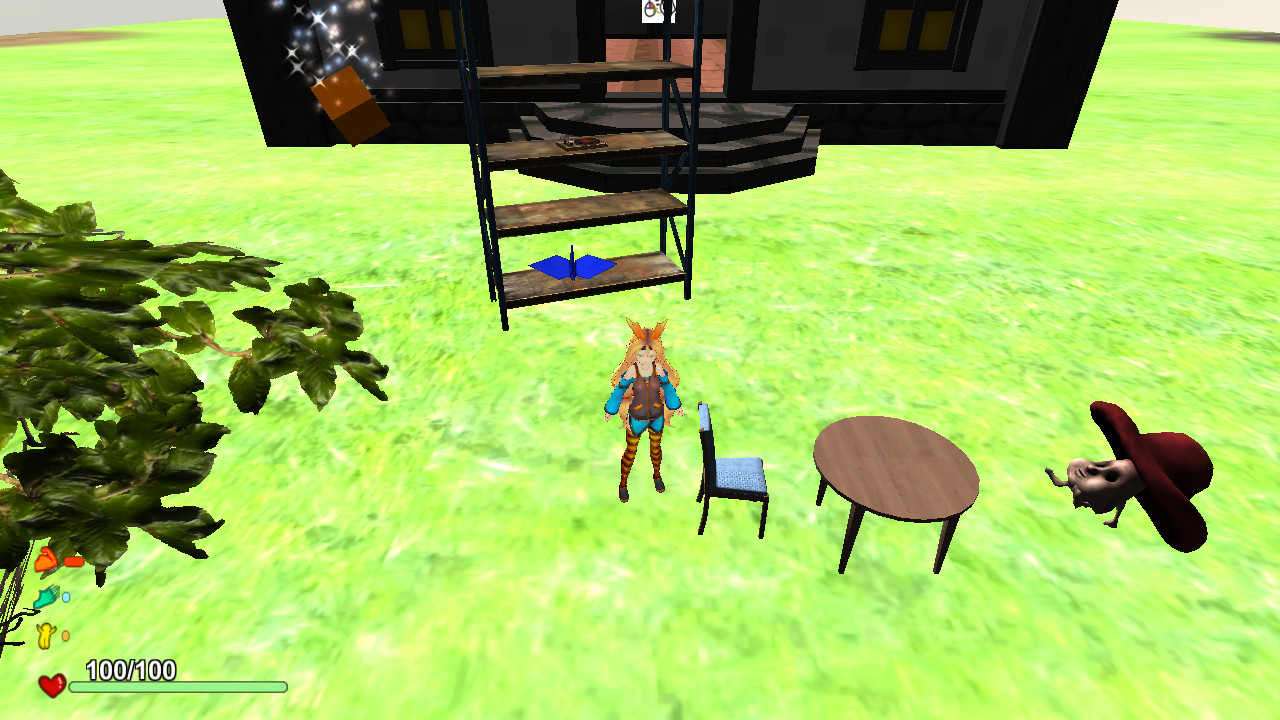The height and width of the screenshot is (720, 1280).
Task: Click the 100/100 health label
Action: tap(130, 671)
